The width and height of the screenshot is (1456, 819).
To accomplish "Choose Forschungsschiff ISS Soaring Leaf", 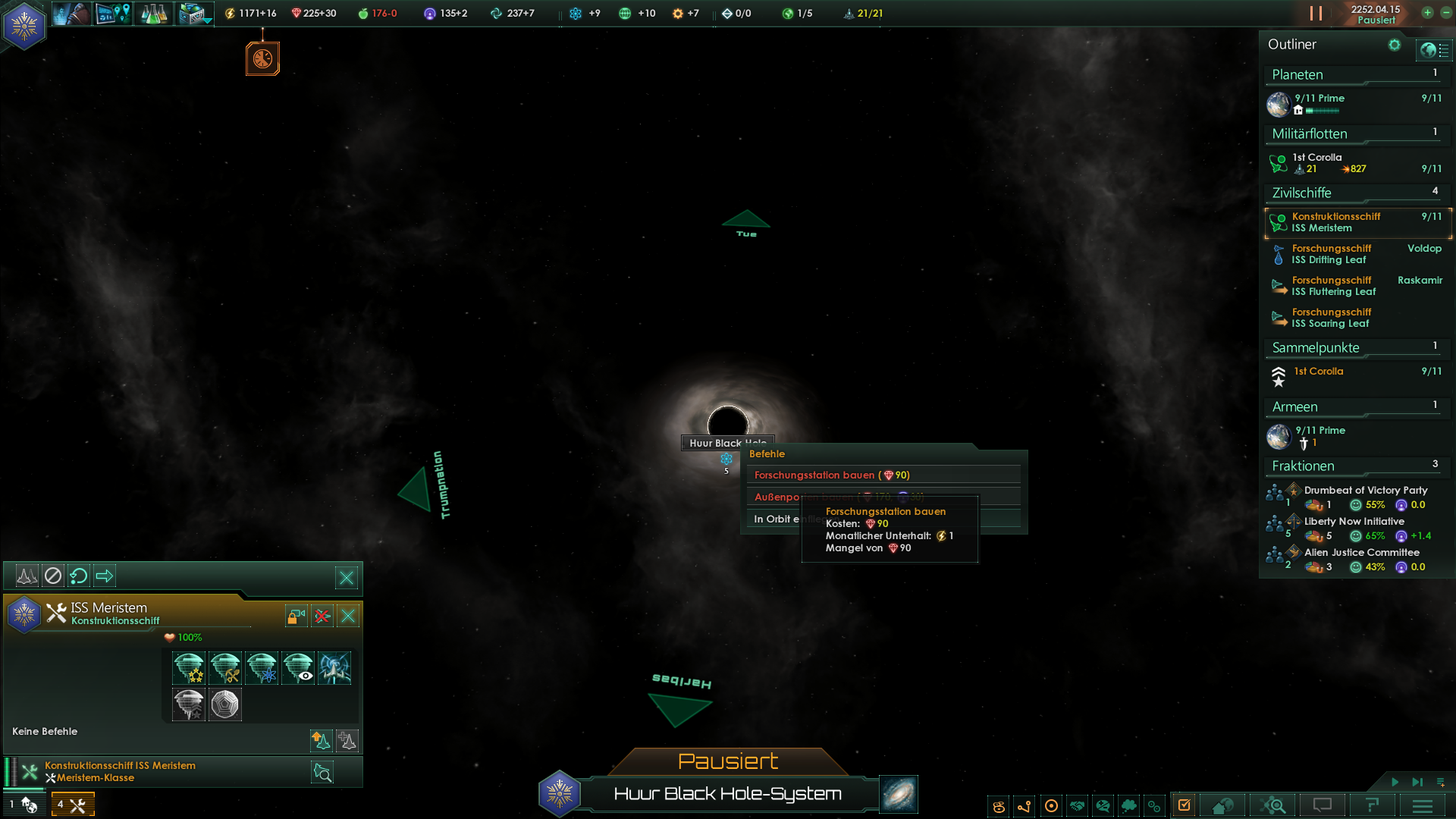I will (x=1332, y=318).
